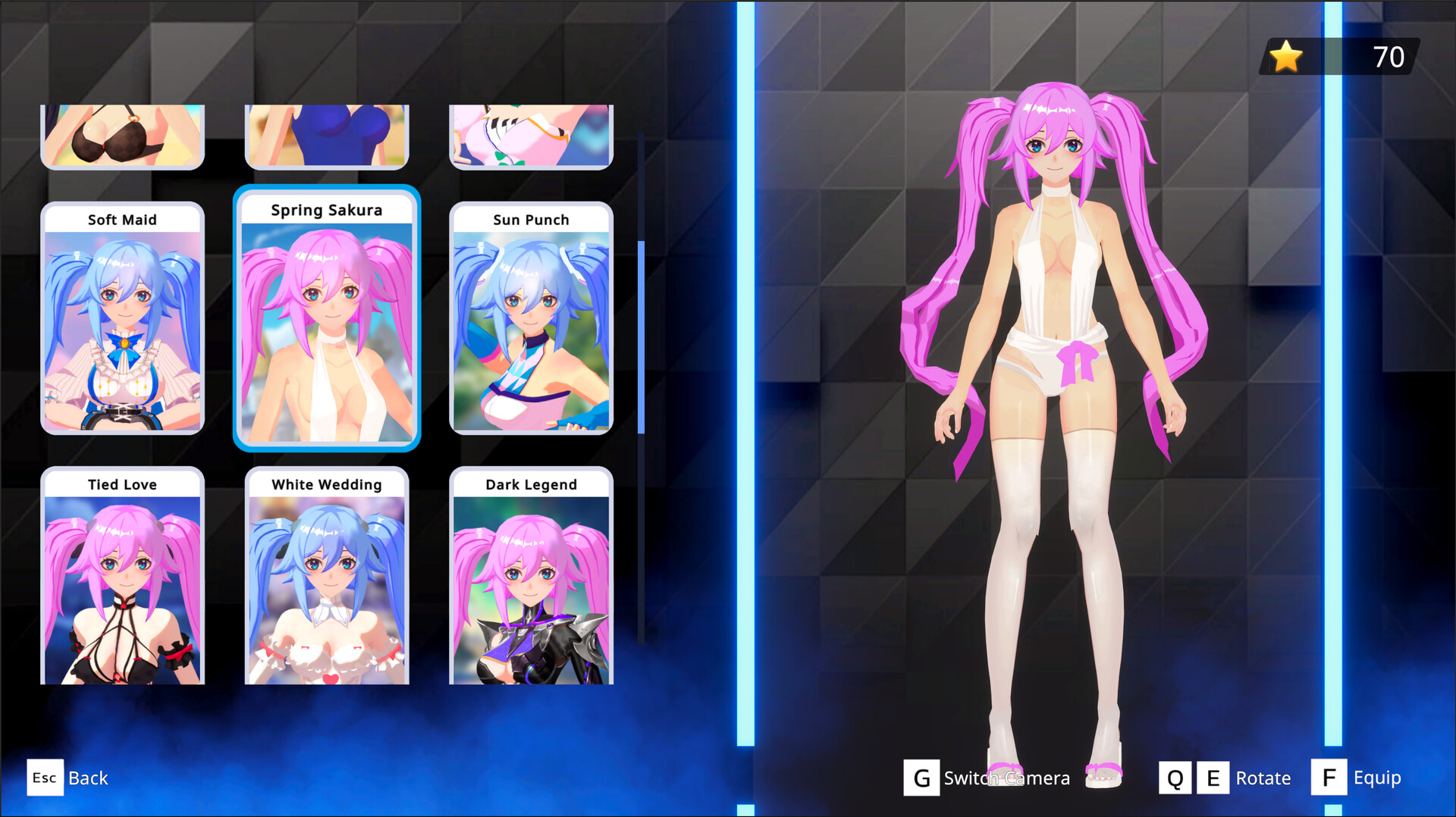The width and height of the screenshot is (1456, 817).
Task: Click the Dark Legend title label
Action: pos(531,484)
